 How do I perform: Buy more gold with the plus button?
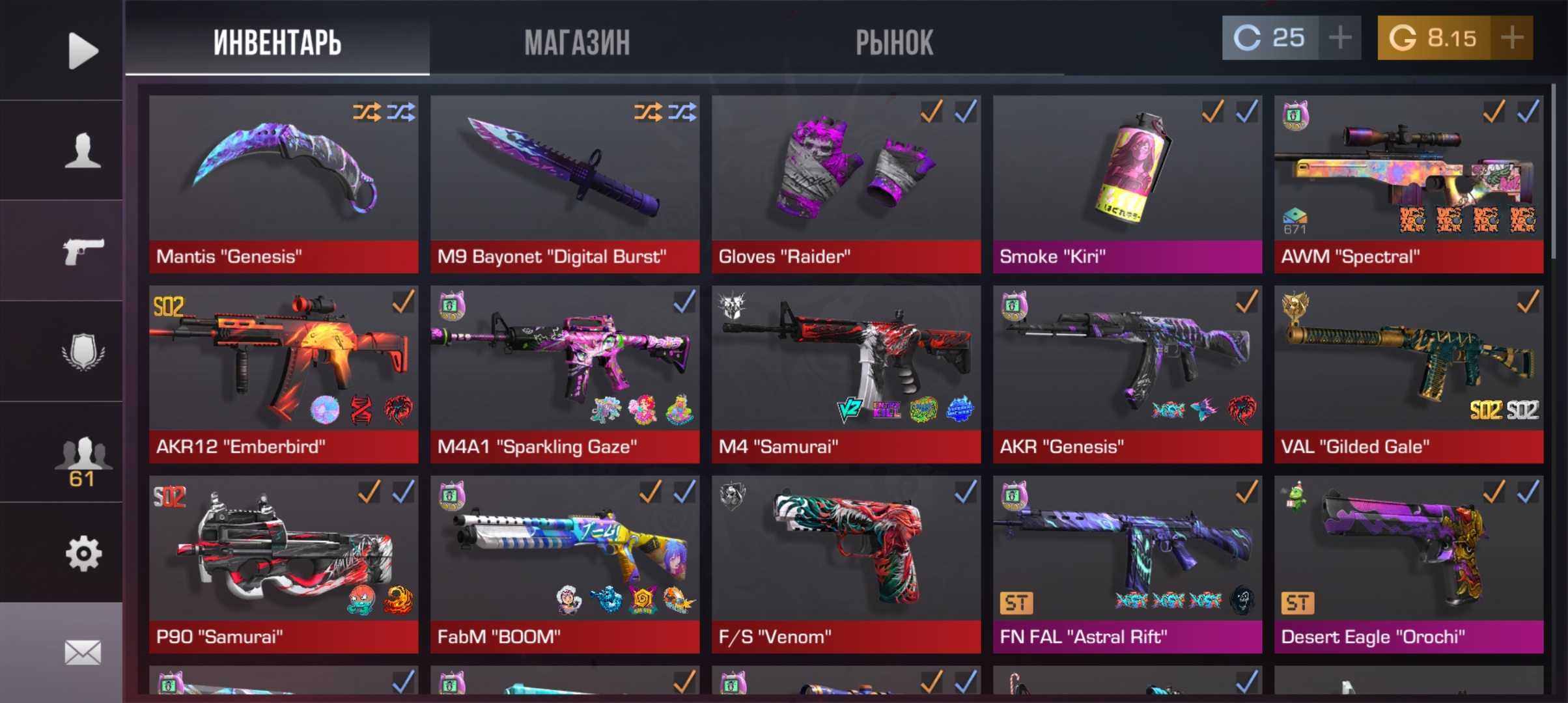1512,38
